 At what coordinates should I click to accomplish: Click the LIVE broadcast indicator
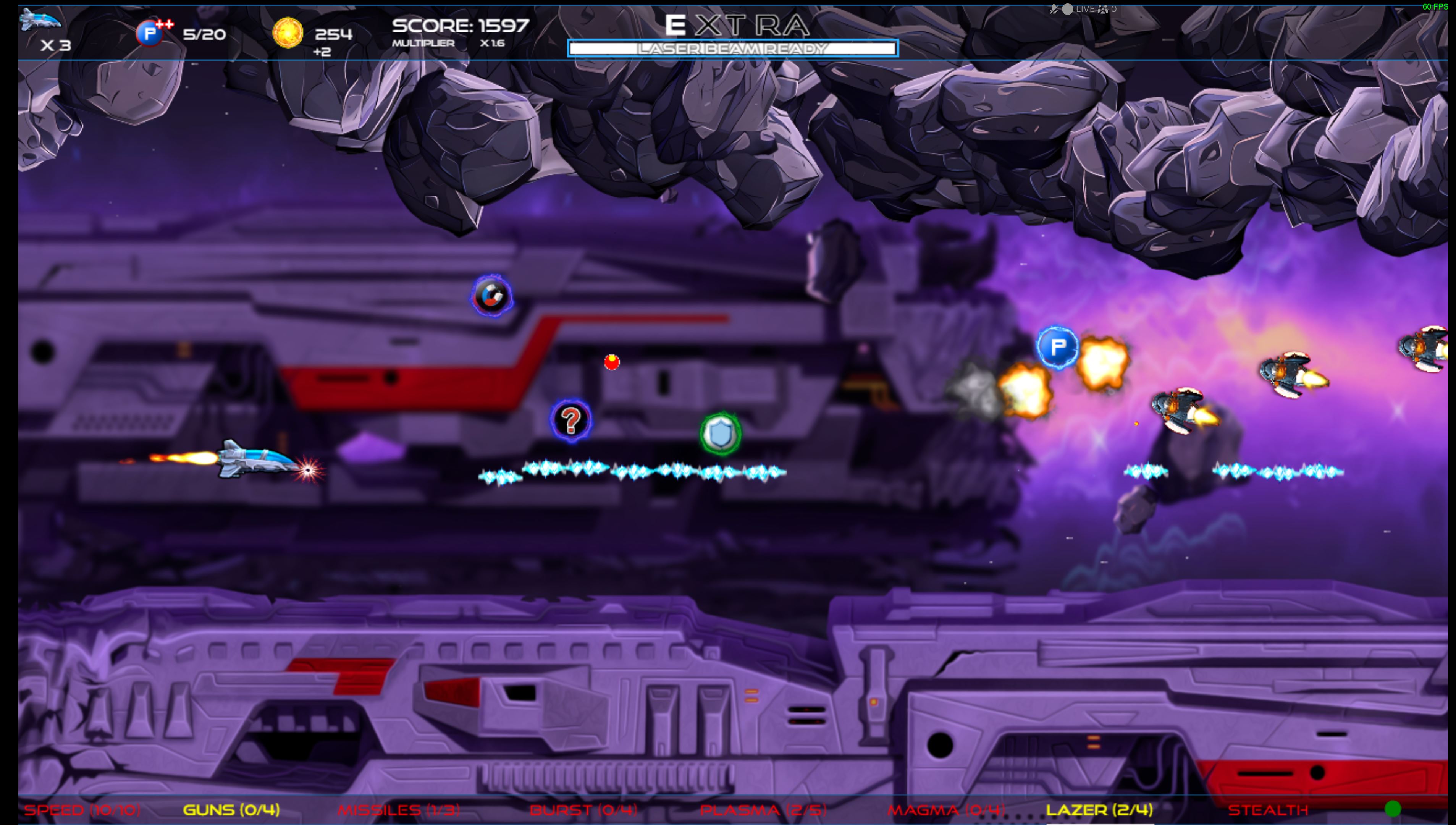[1079, 9]
